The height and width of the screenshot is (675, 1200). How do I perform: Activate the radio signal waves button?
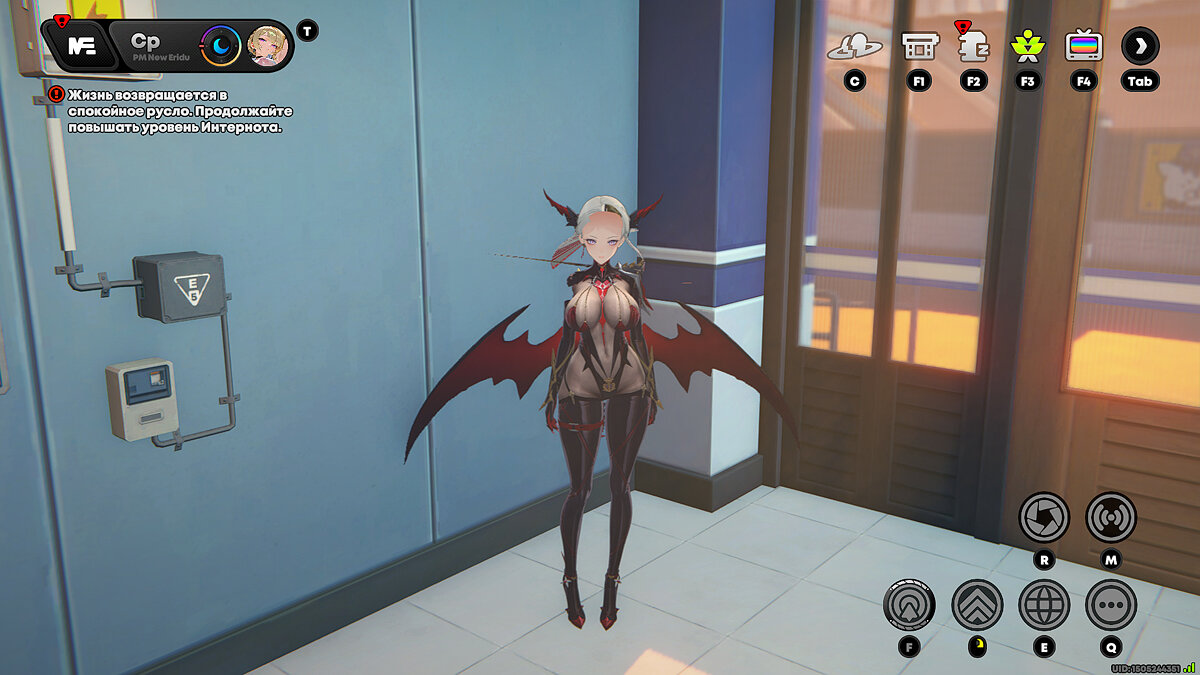(x=1110, y=518)
